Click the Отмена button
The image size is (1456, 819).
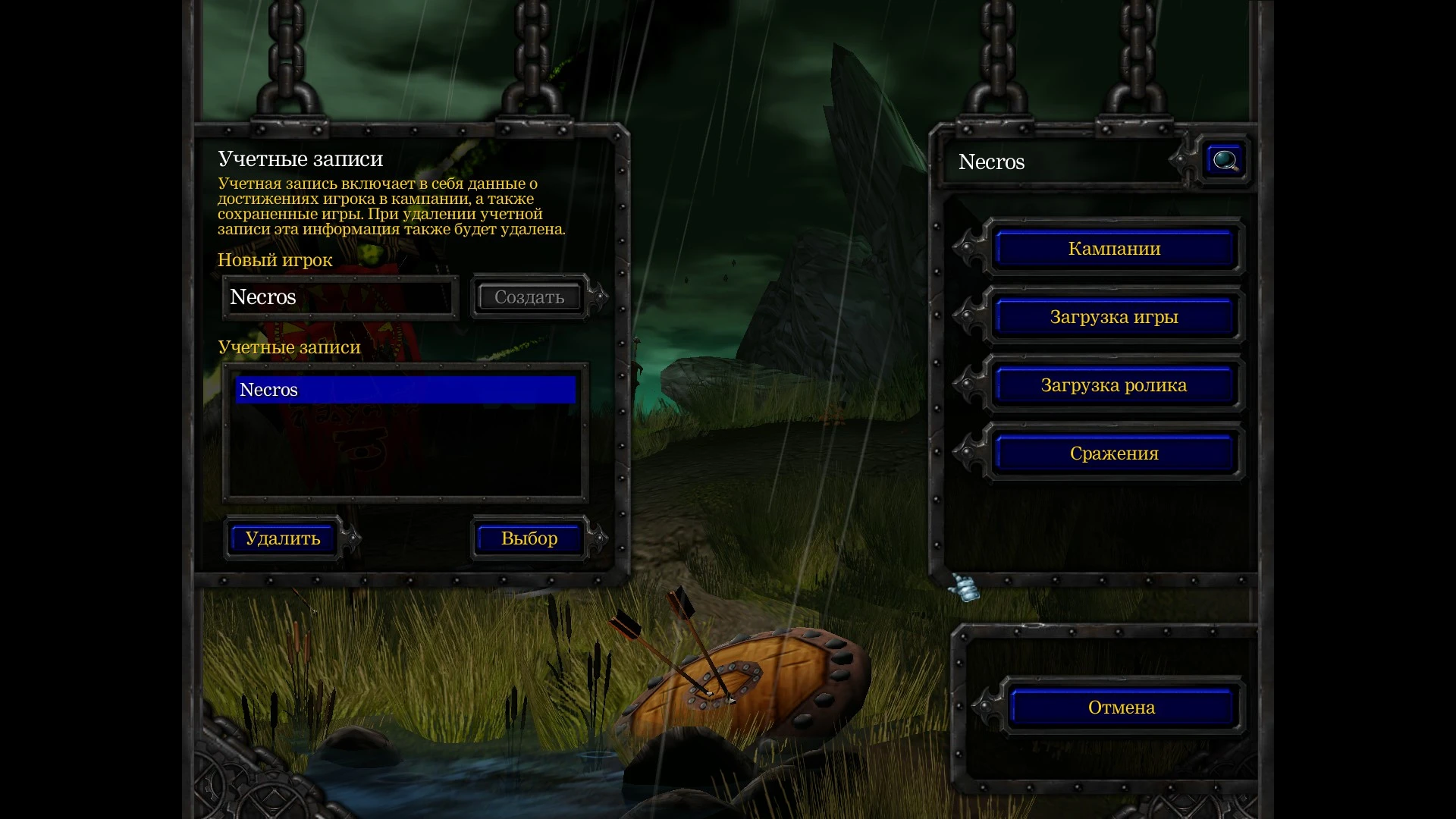pos(1121,708)
